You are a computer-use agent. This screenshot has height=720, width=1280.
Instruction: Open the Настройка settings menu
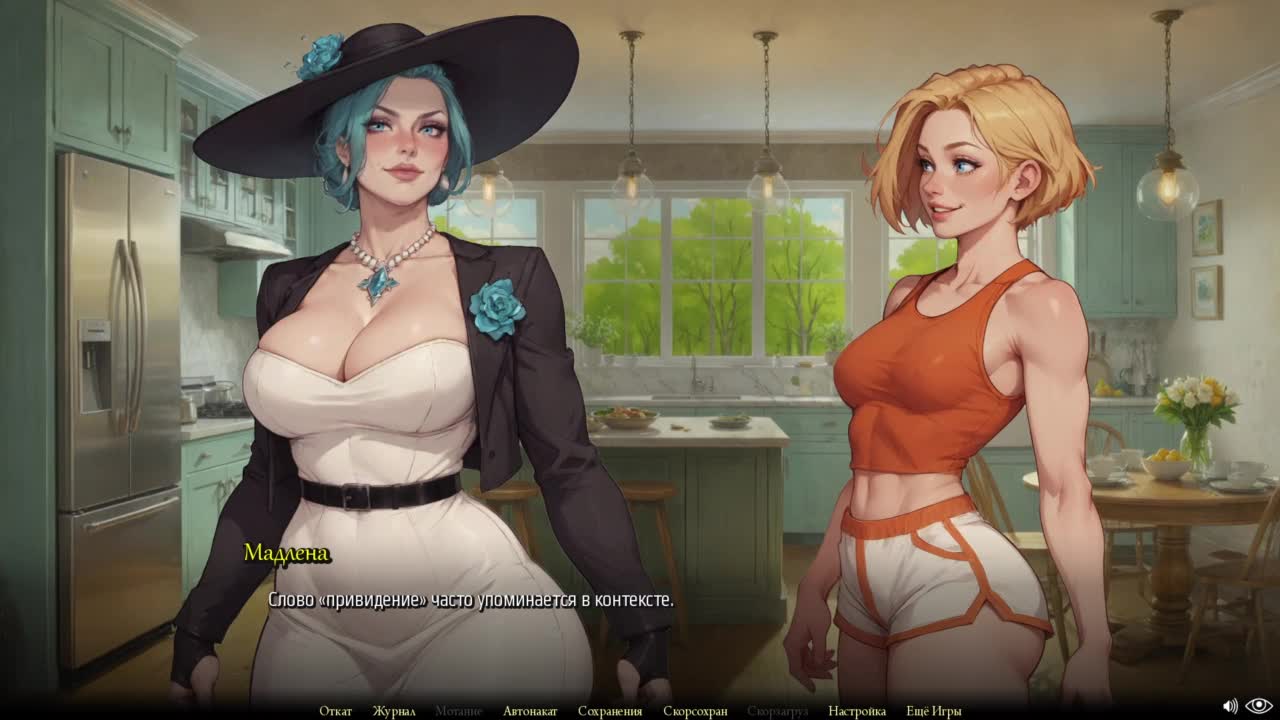857,711
